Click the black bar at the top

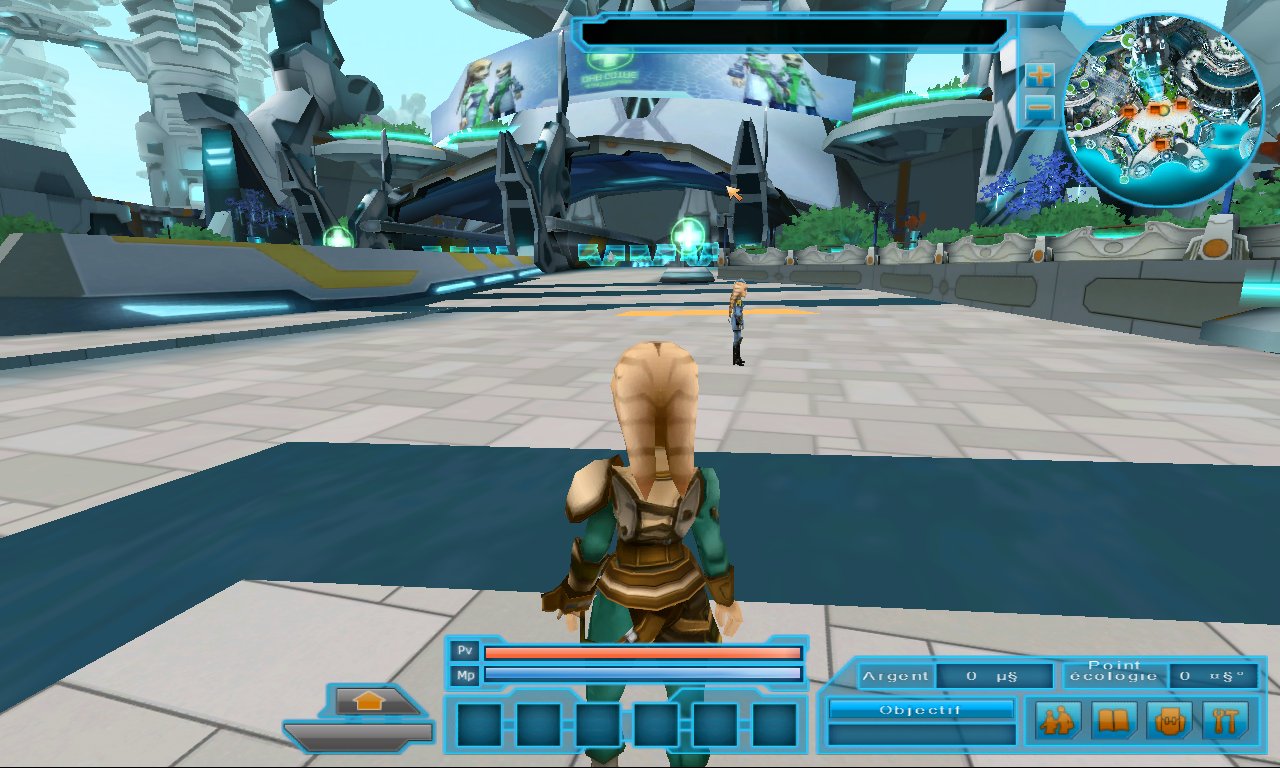[792, 33]
